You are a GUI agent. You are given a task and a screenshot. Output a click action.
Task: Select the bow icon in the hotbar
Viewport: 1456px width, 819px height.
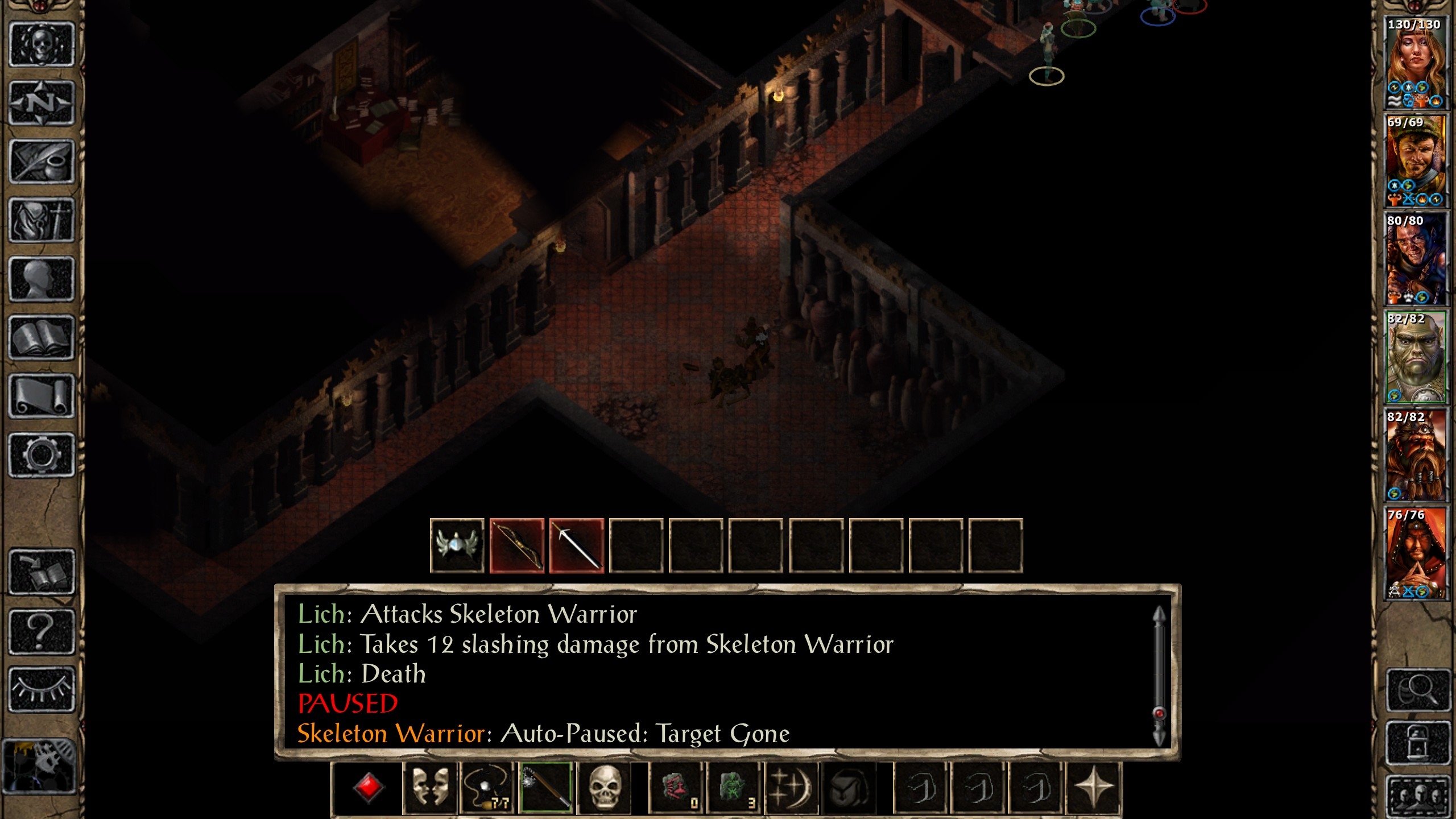(517, 546)
